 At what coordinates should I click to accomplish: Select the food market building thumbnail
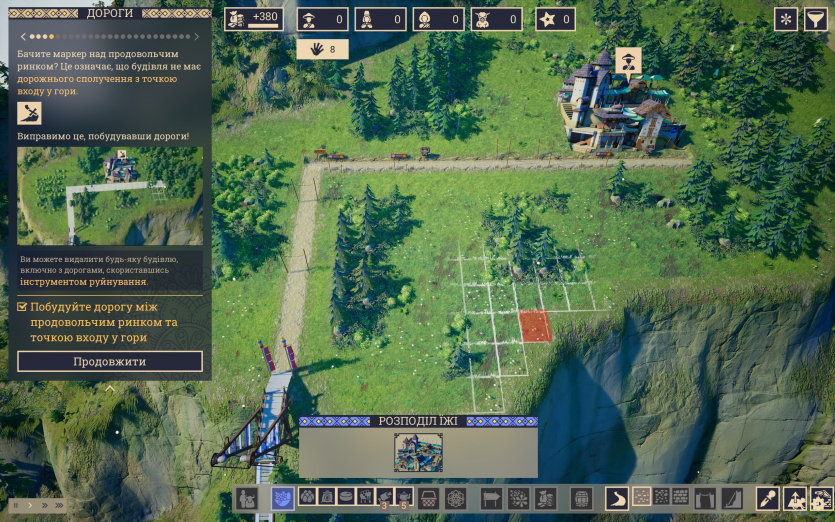tap(418, 452)
